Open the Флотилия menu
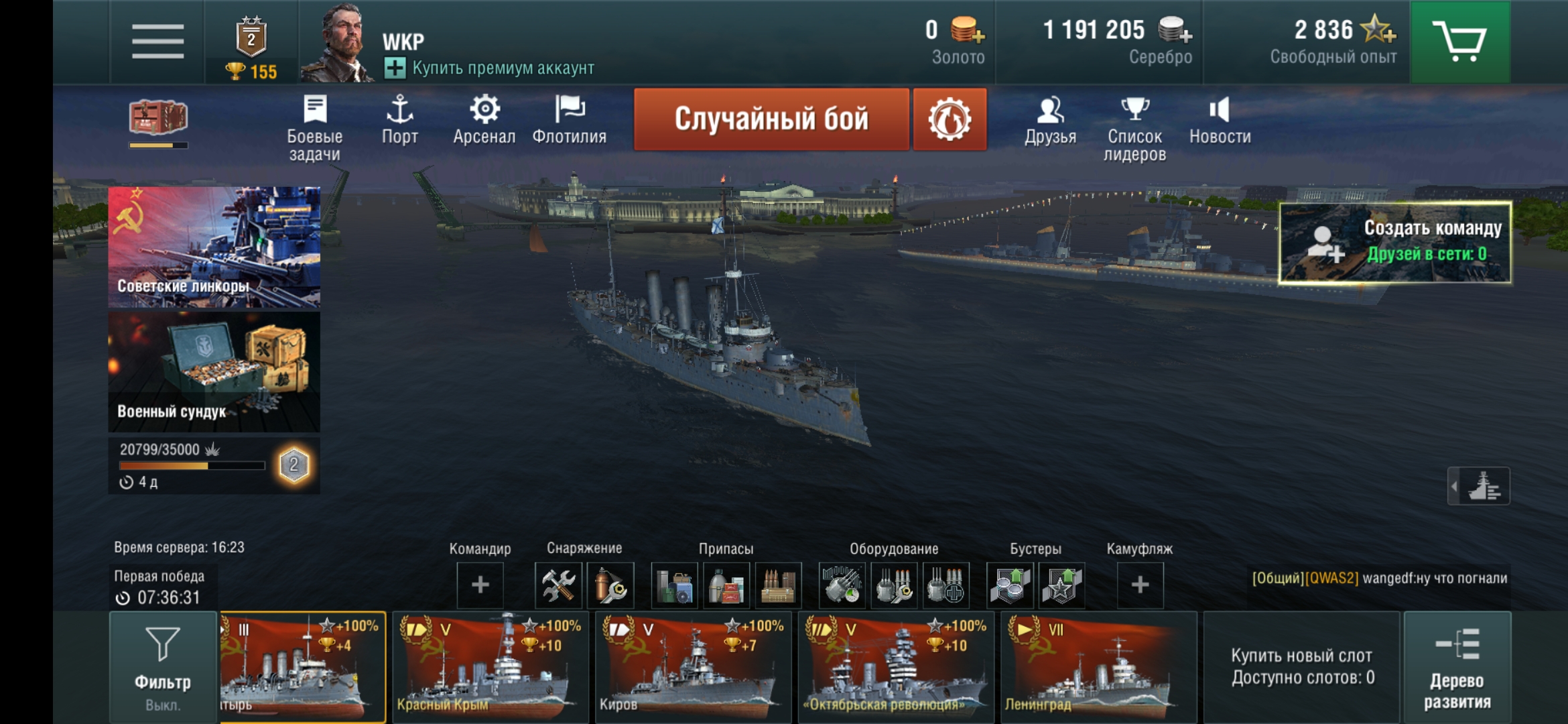 click(x=569, y=121)
